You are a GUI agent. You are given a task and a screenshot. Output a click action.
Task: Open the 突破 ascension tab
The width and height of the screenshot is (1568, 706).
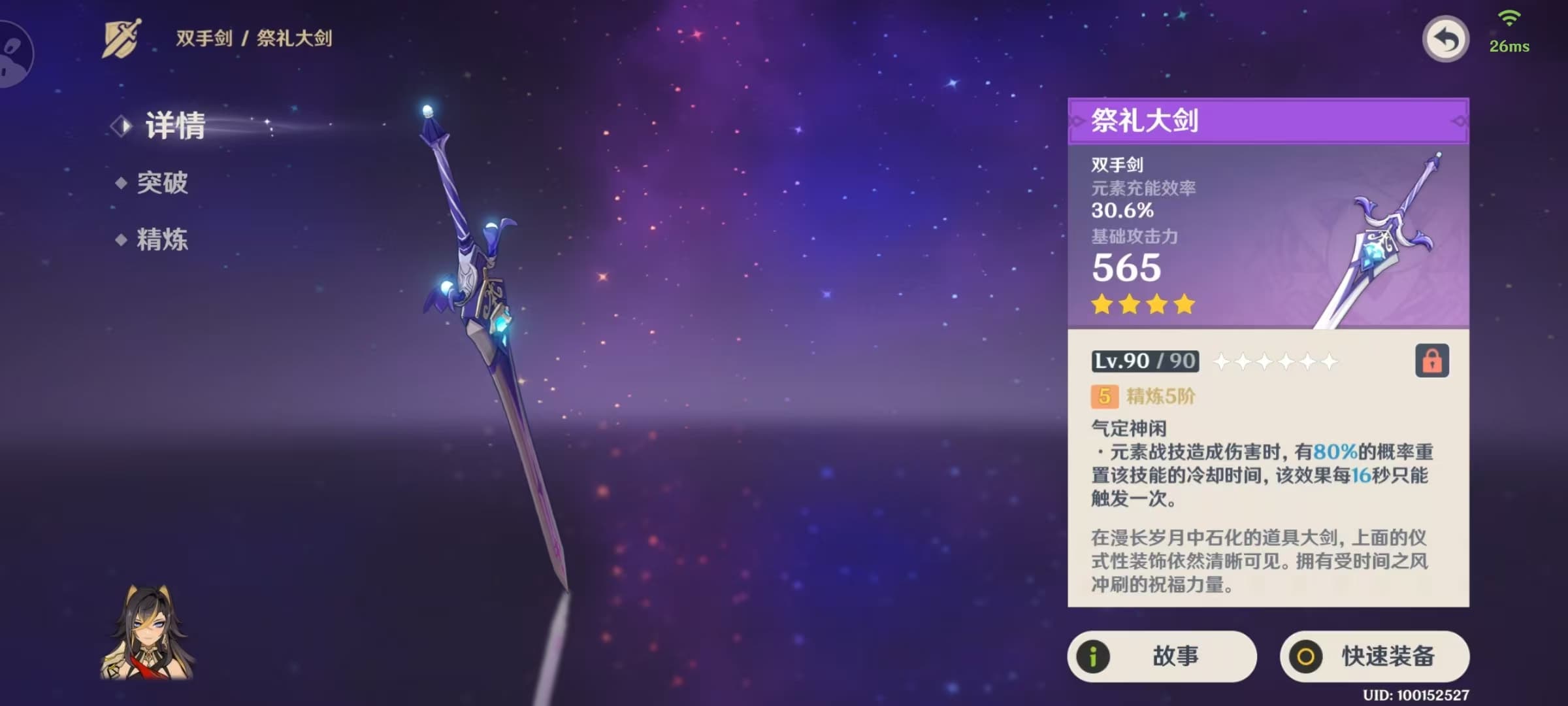click(161, 183)
